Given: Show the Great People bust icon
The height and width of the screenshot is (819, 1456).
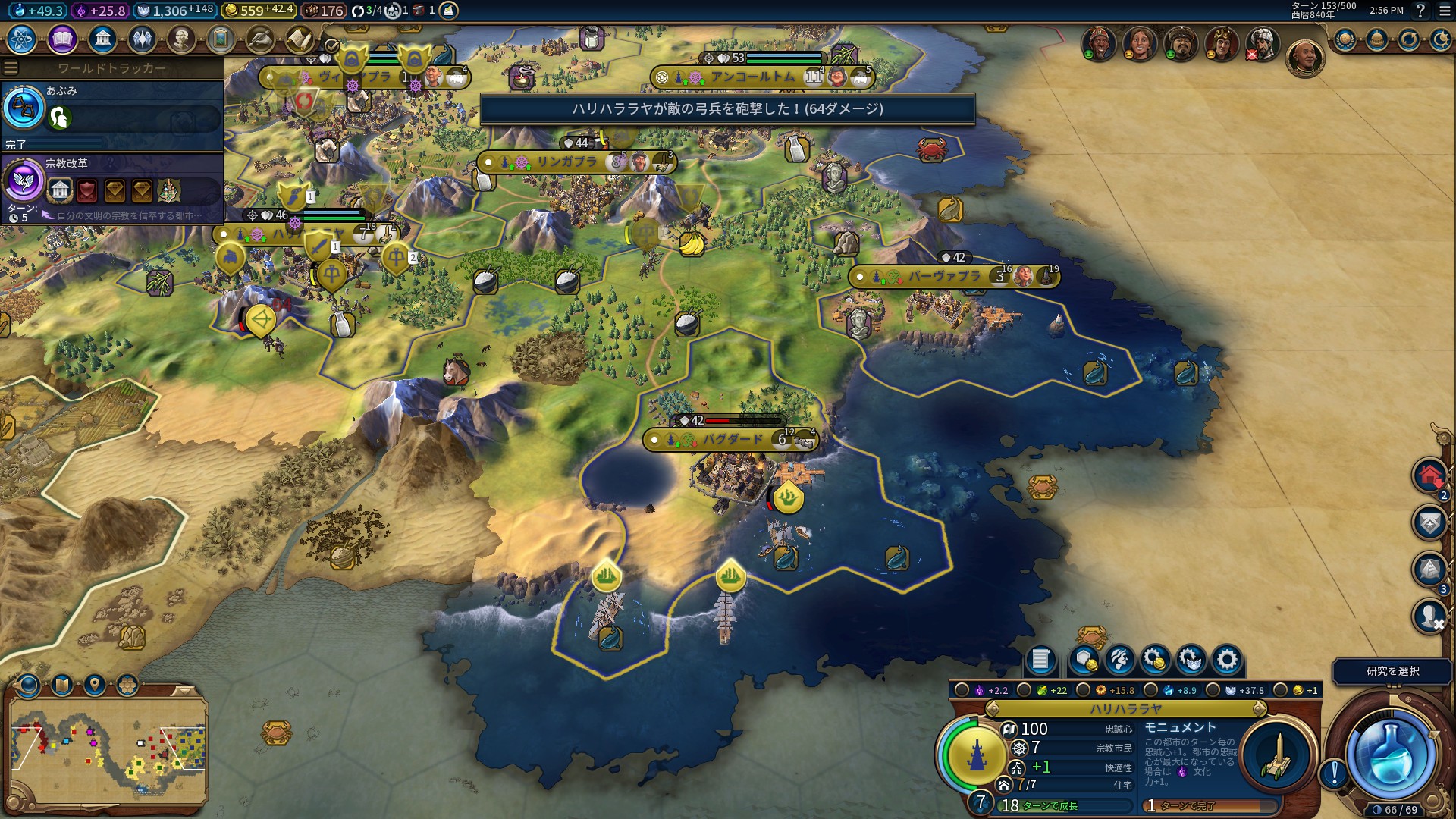Looking at the screenshot, I should pyautogui.click(x=181, y=39).
